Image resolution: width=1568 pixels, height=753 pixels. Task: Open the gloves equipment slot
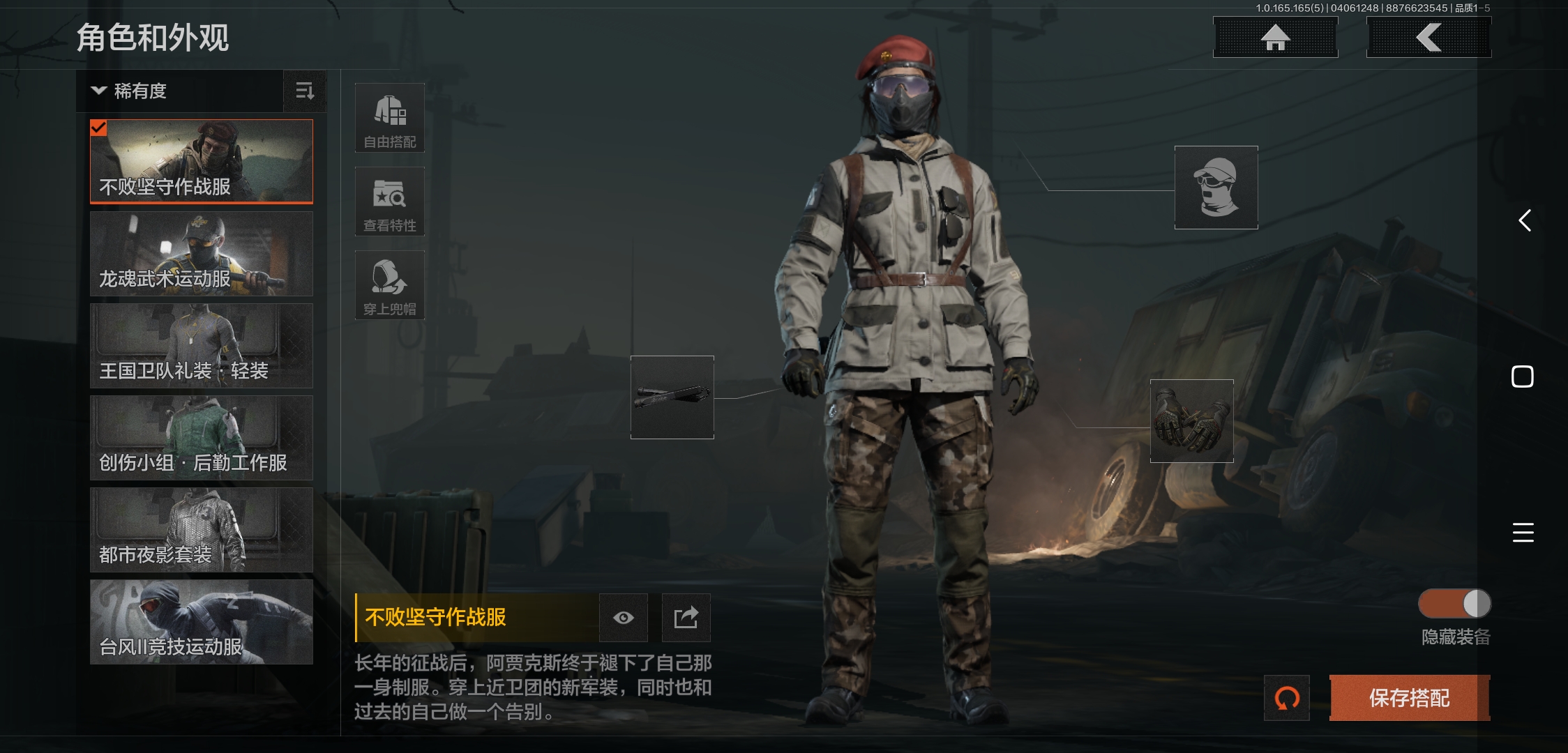tap(1191, 421)
